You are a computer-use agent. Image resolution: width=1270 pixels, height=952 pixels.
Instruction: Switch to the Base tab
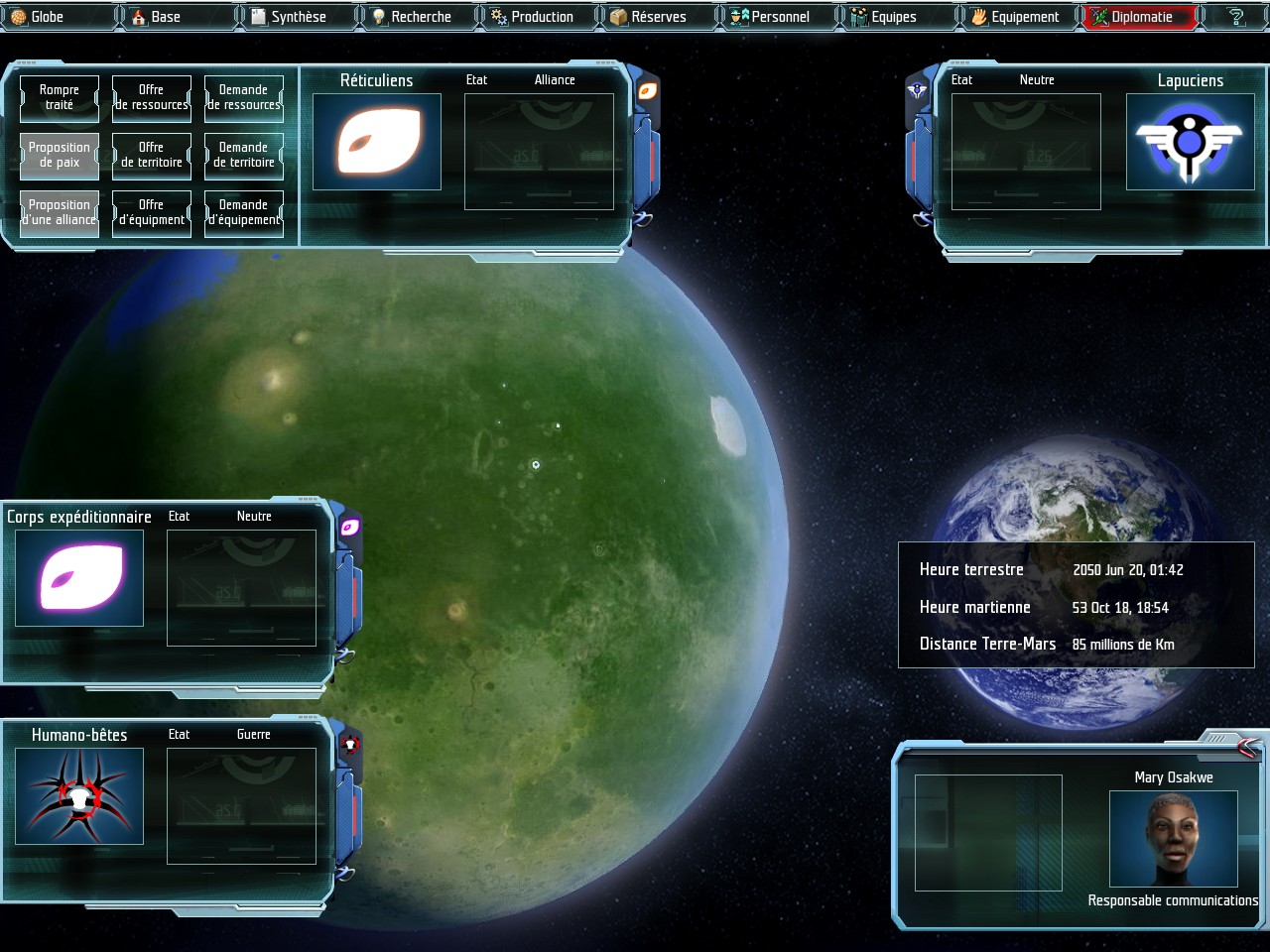165,17
